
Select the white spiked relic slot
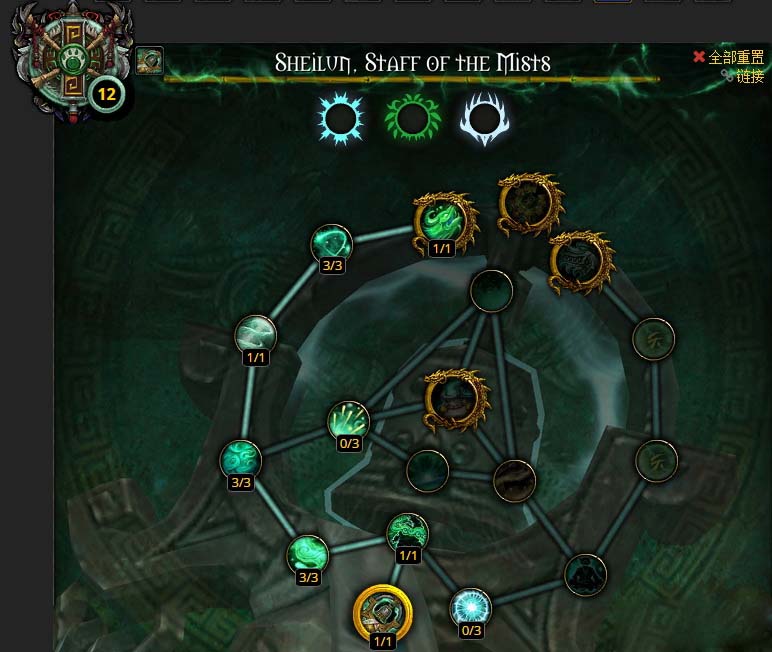[x=485, y=120]
